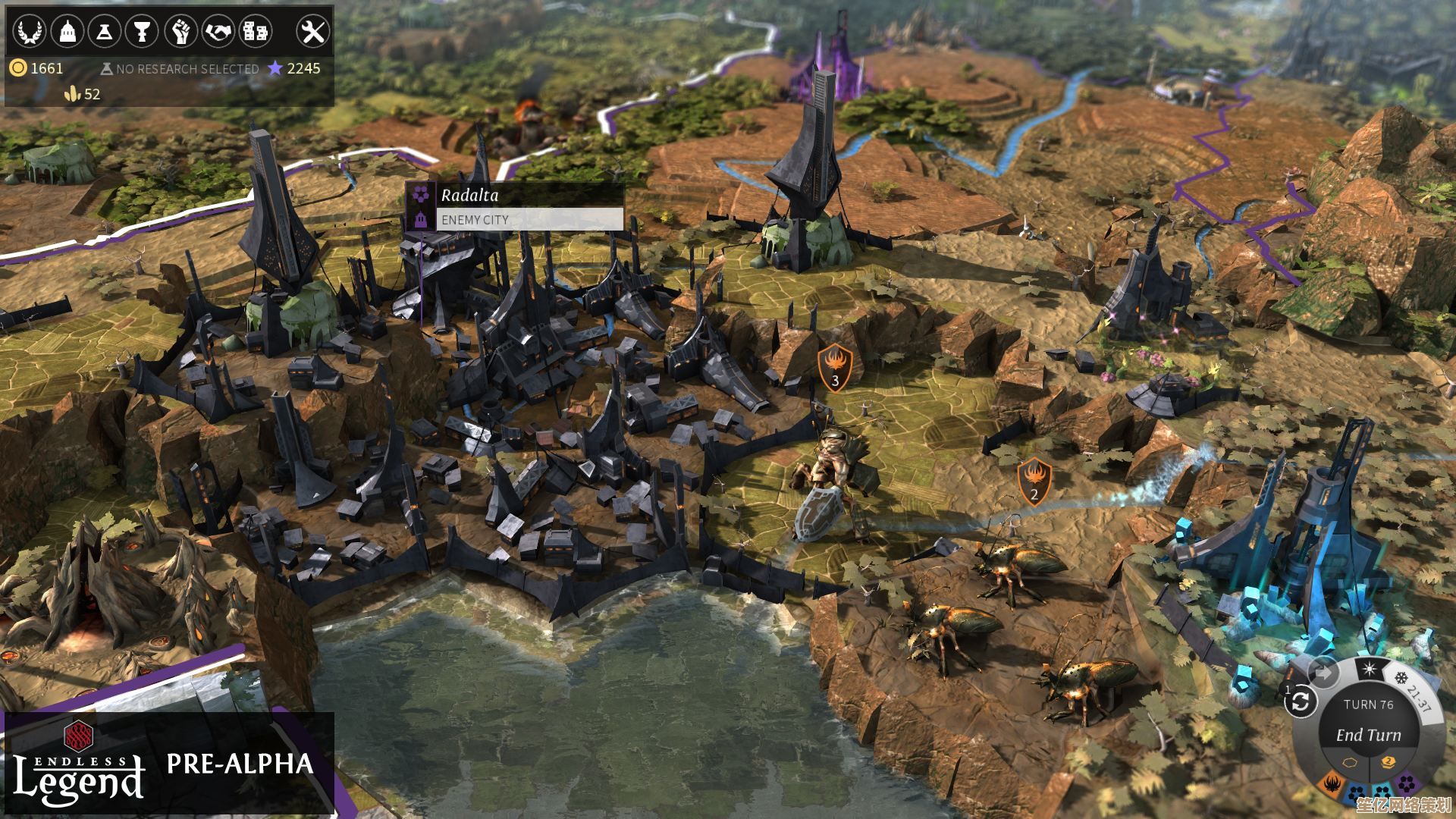Open the empire screen with laurel wreath icon
Screen dimensions: 1456x819
click(x=29, y=31)
